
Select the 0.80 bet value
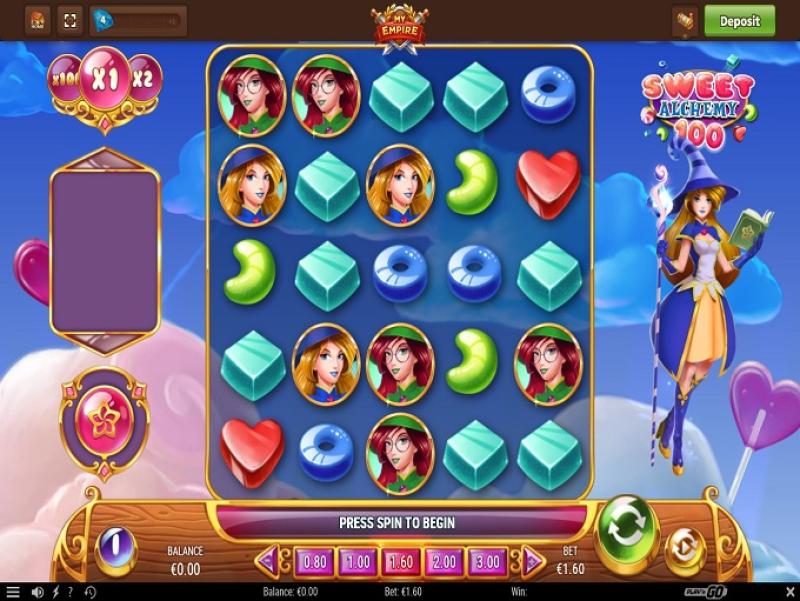click(x=315, y=562)
